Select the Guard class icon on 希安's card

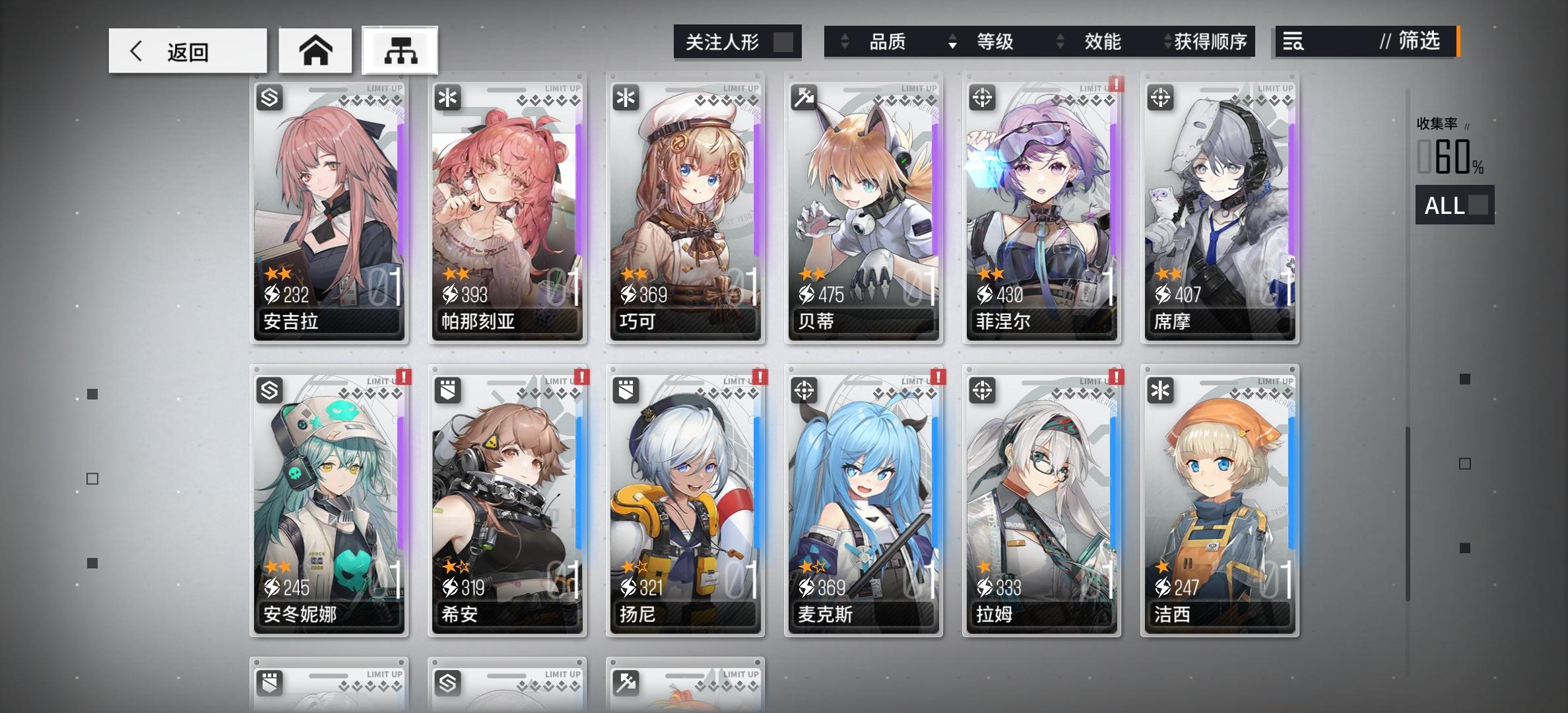coord(449,390)
